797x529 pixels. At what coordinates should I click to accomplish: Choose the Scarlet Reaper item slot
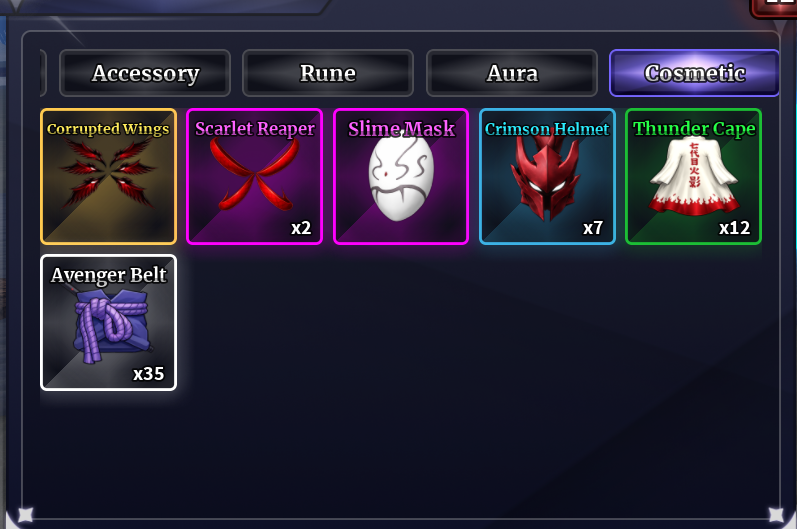pyautogui.click(x=254, y=176)
